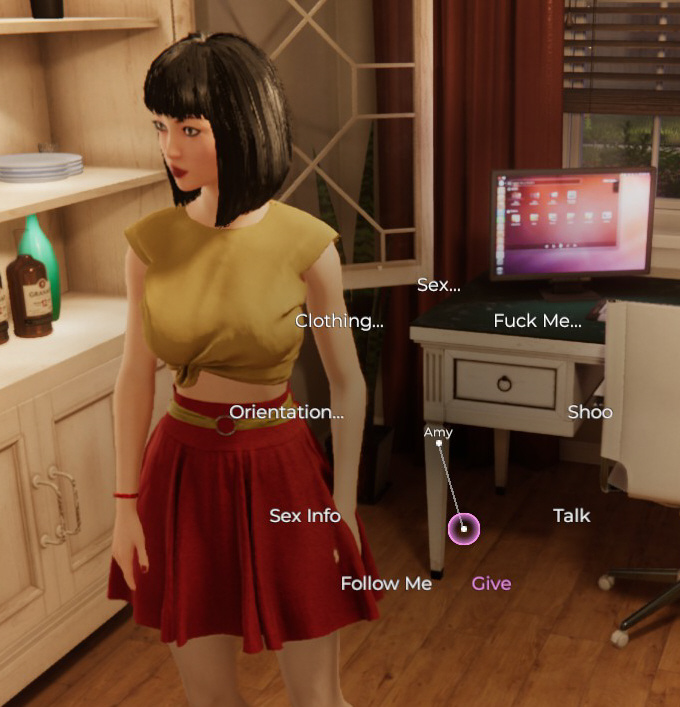Open the Clothing... submenu
Screen dimensions: 680x707
(339, 322)
